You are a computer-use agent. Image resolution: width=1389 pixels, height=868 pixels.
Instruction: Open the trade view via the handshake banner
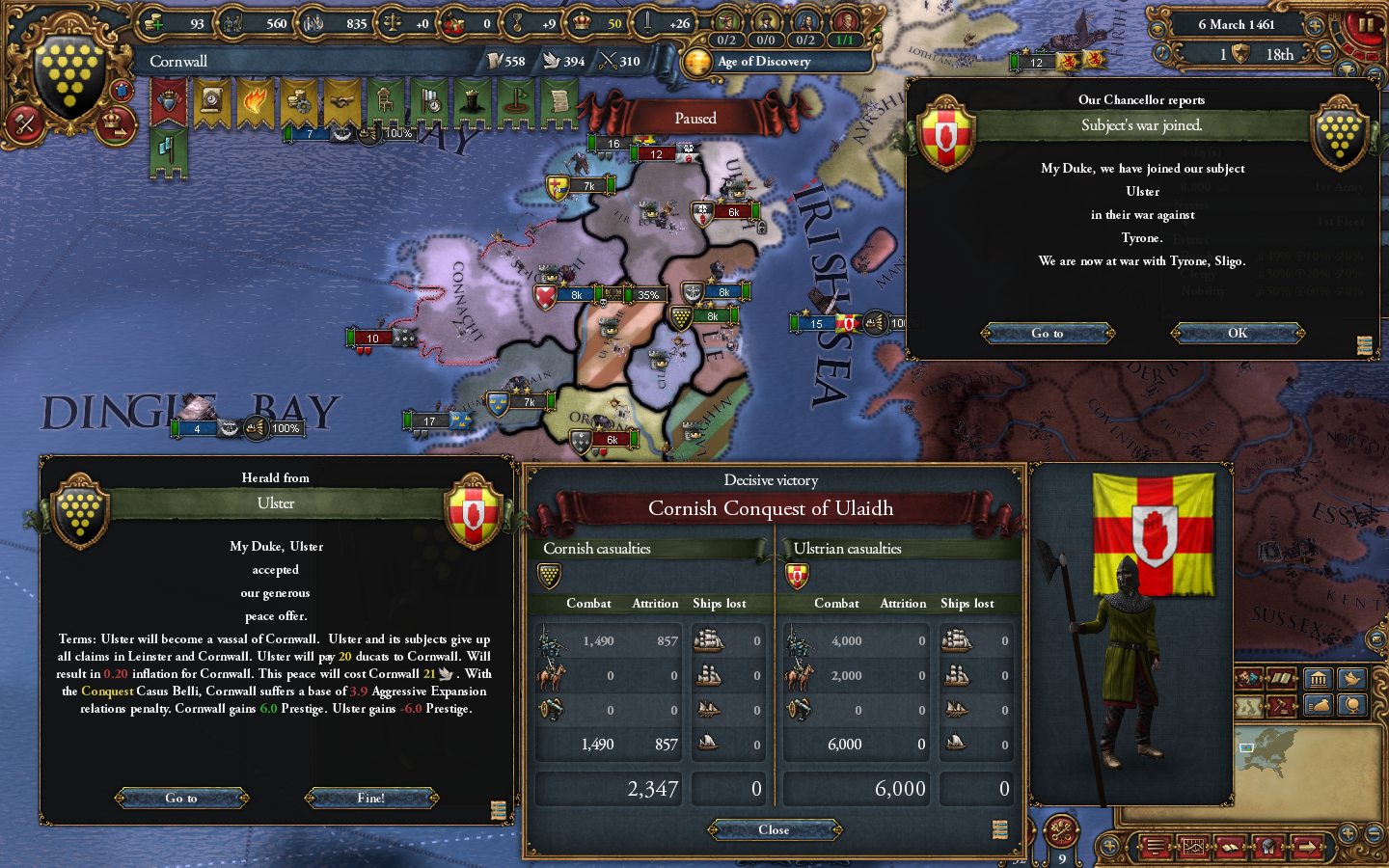342,99
